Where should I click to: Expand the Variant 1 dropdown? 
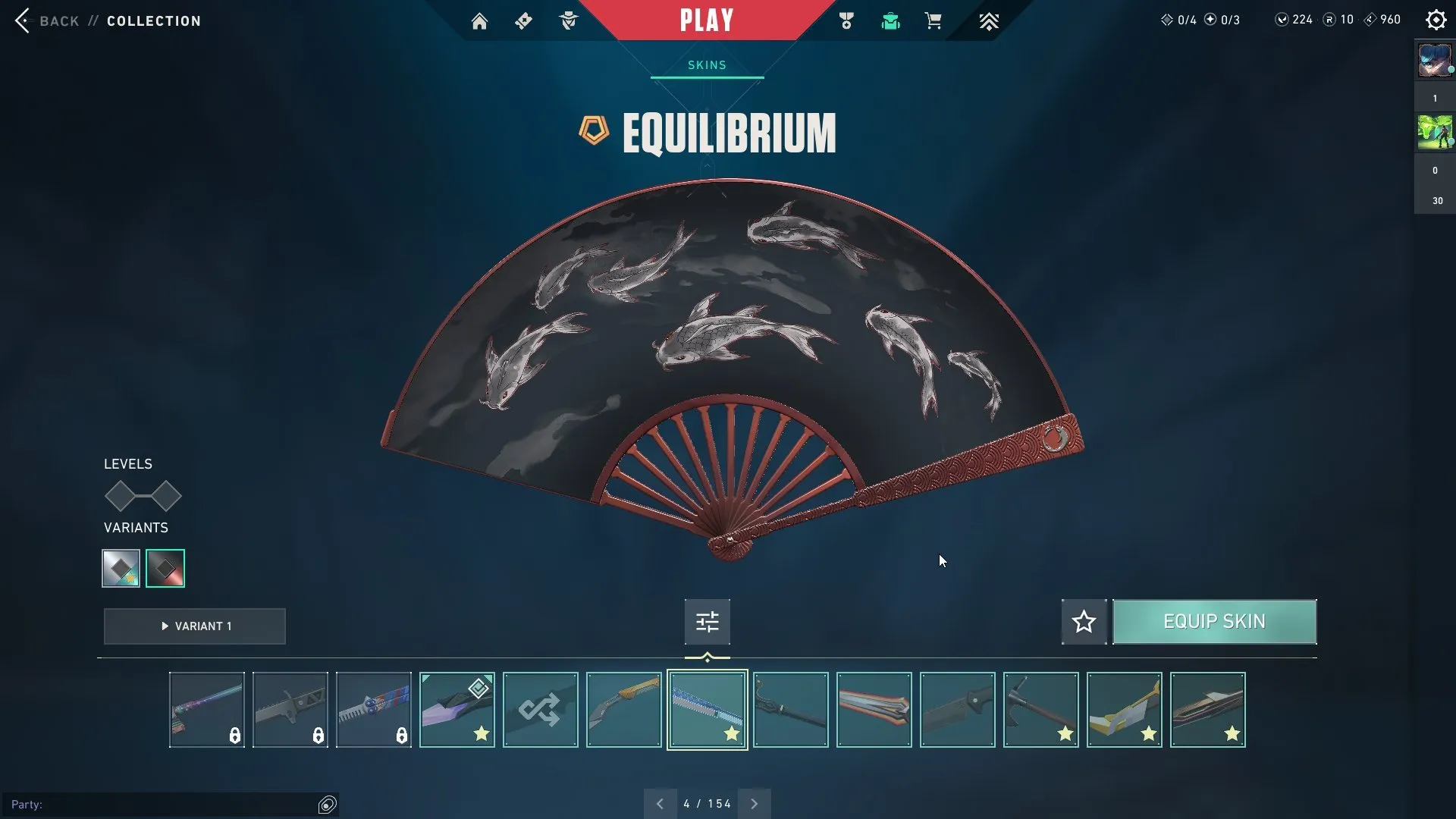point(194,626)
